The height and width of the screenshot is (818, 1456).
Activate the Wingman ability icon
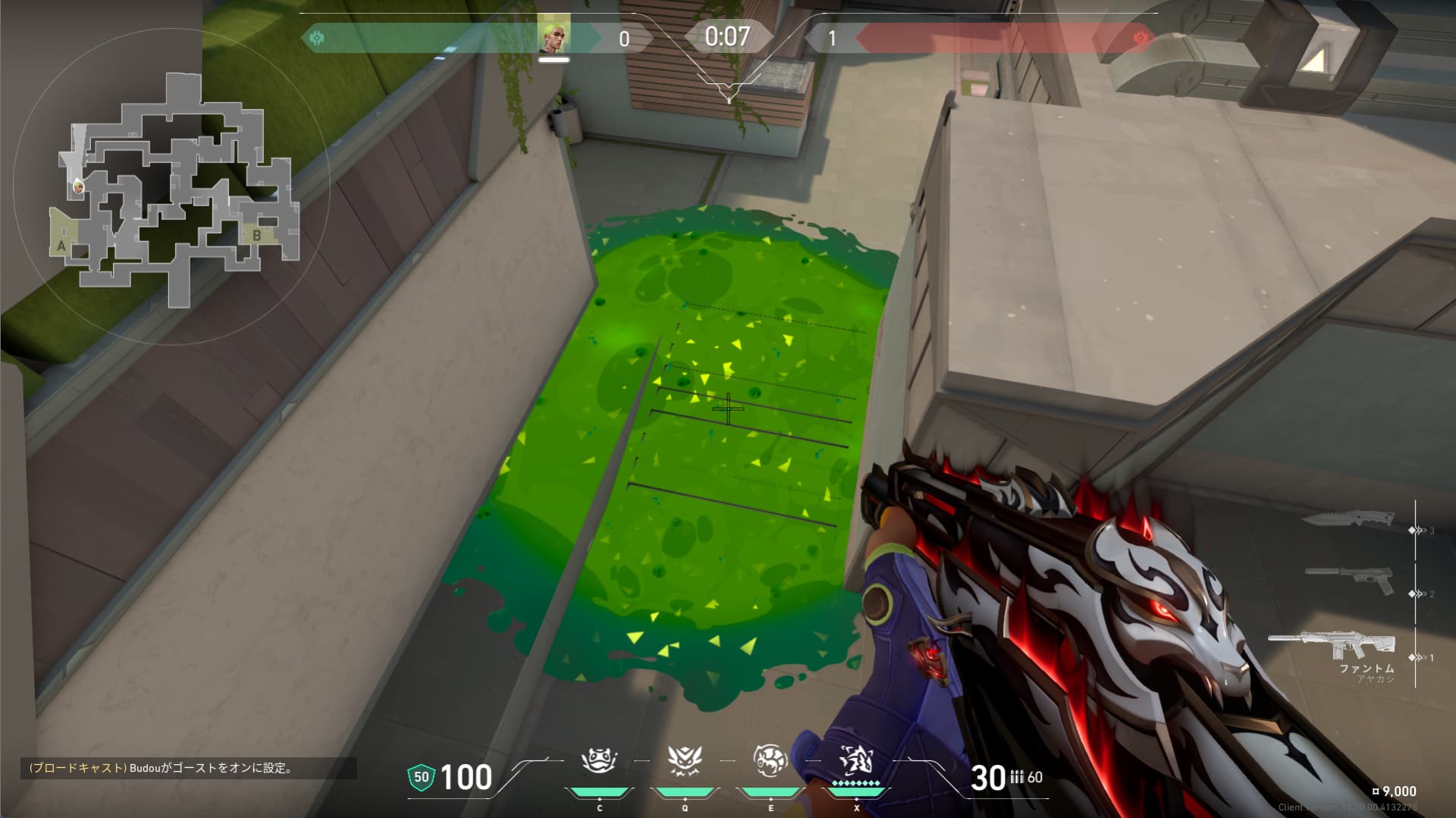point(685,760)
